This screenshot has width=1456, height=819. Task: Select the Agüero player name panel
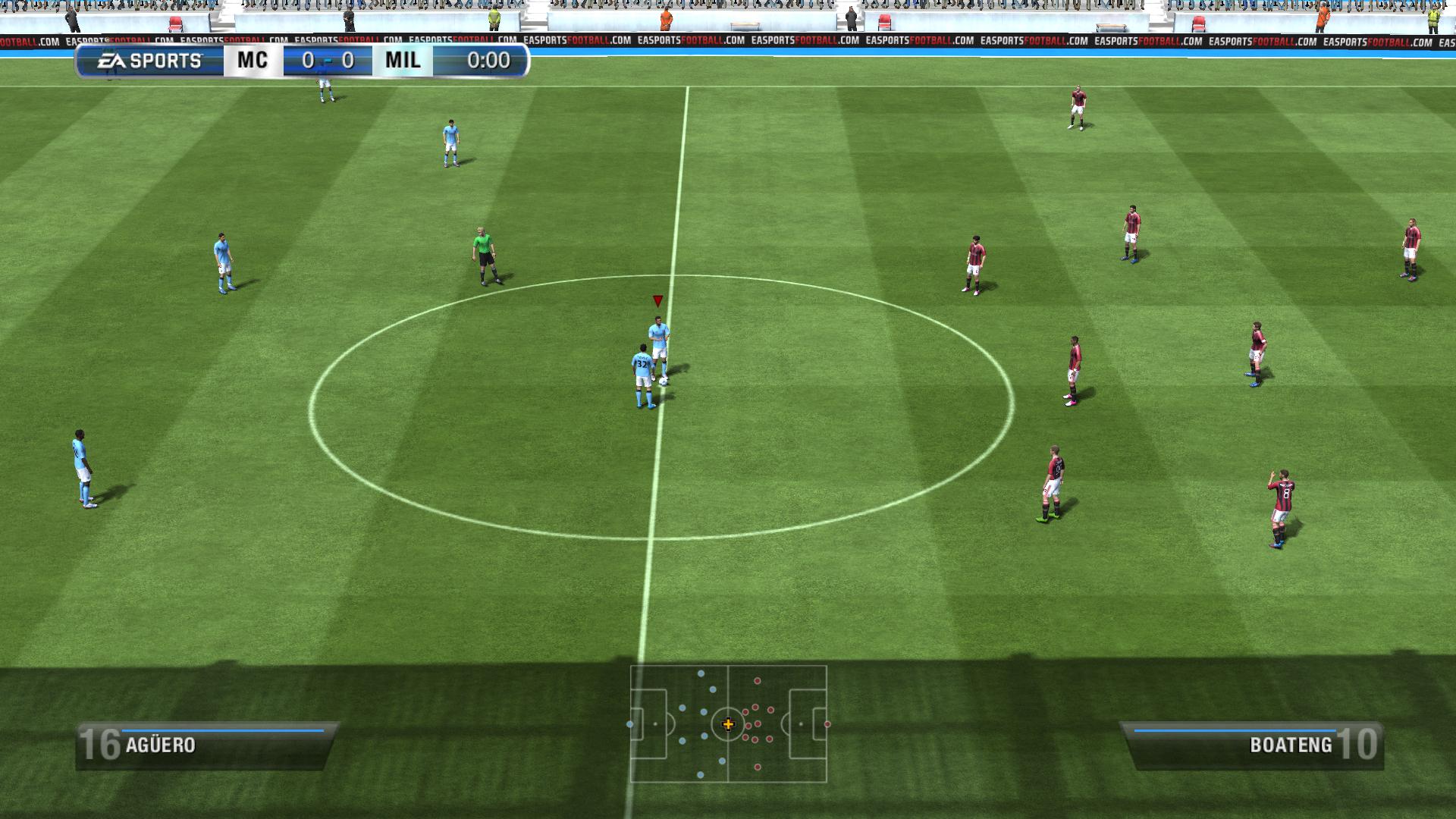click(205, 745)
